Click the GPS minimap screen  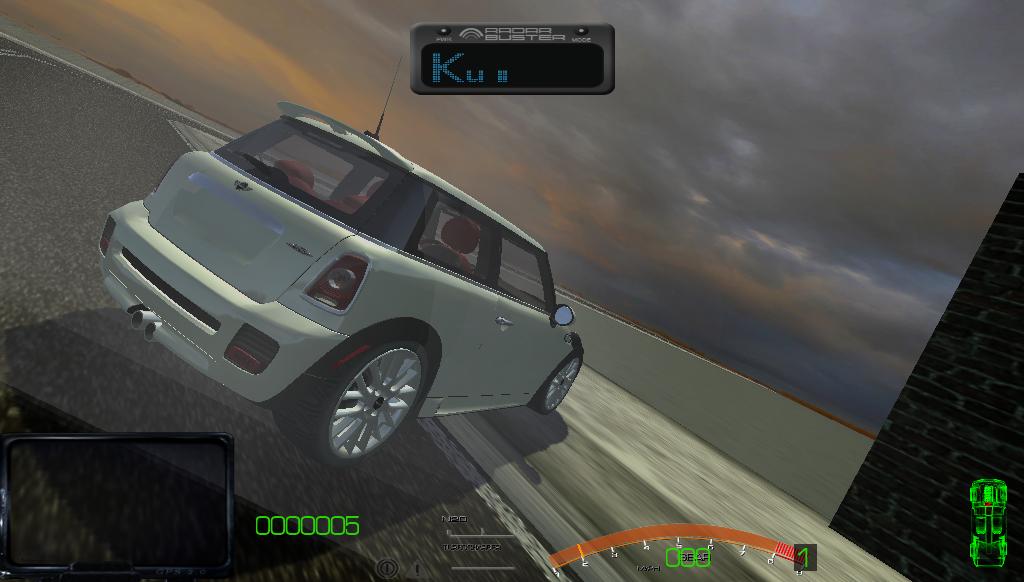click(117, 499)
